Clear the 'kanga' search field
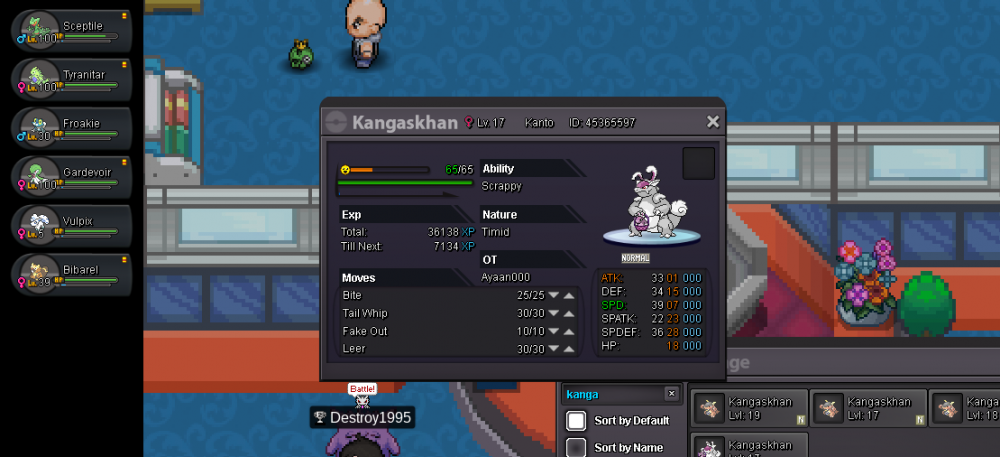The width and height of the screenshot is (1000, 457). (671, 394)
